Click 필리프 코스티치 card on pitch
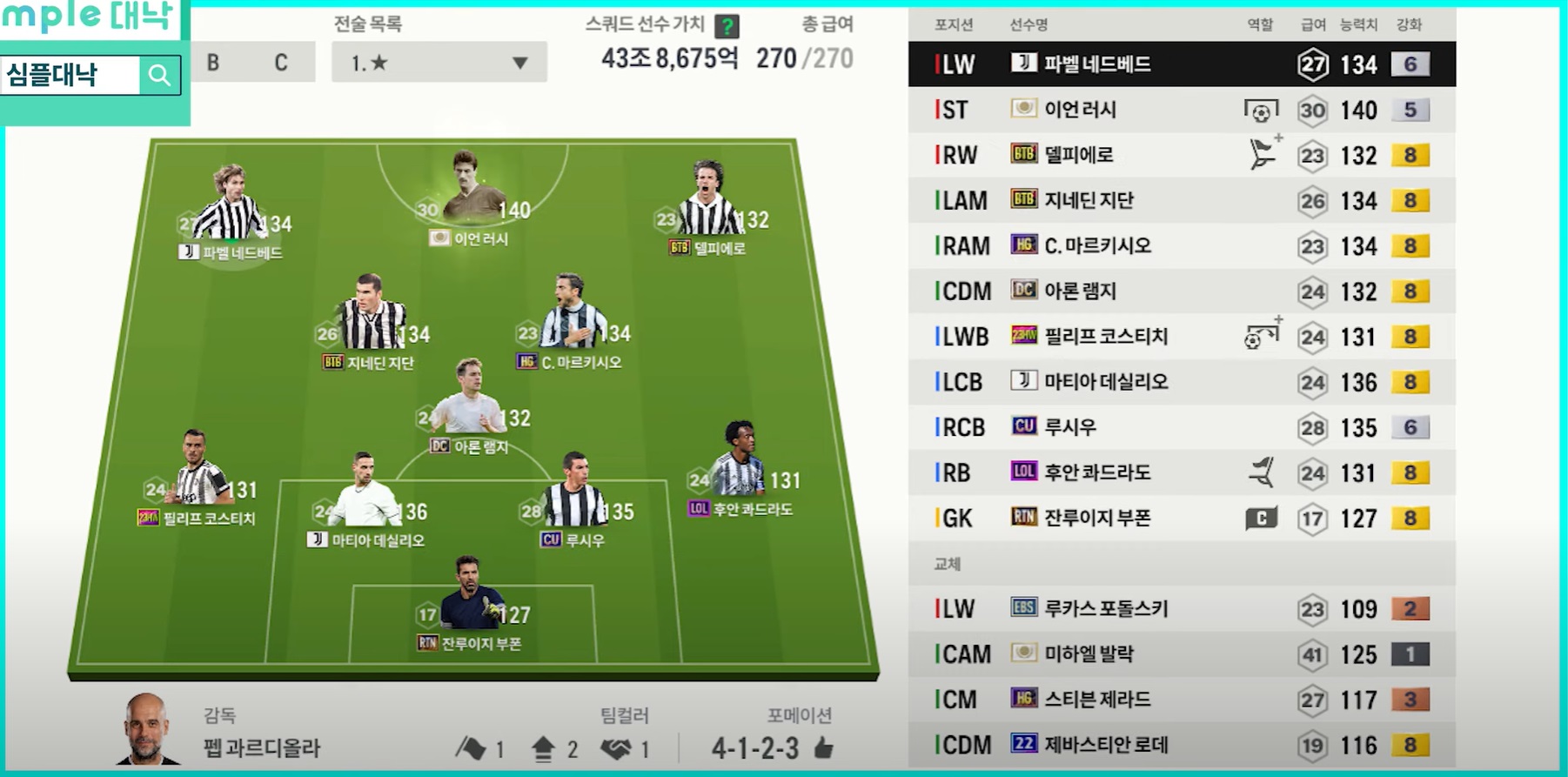Screen dimensions: 1568x777 coord(198,474)
